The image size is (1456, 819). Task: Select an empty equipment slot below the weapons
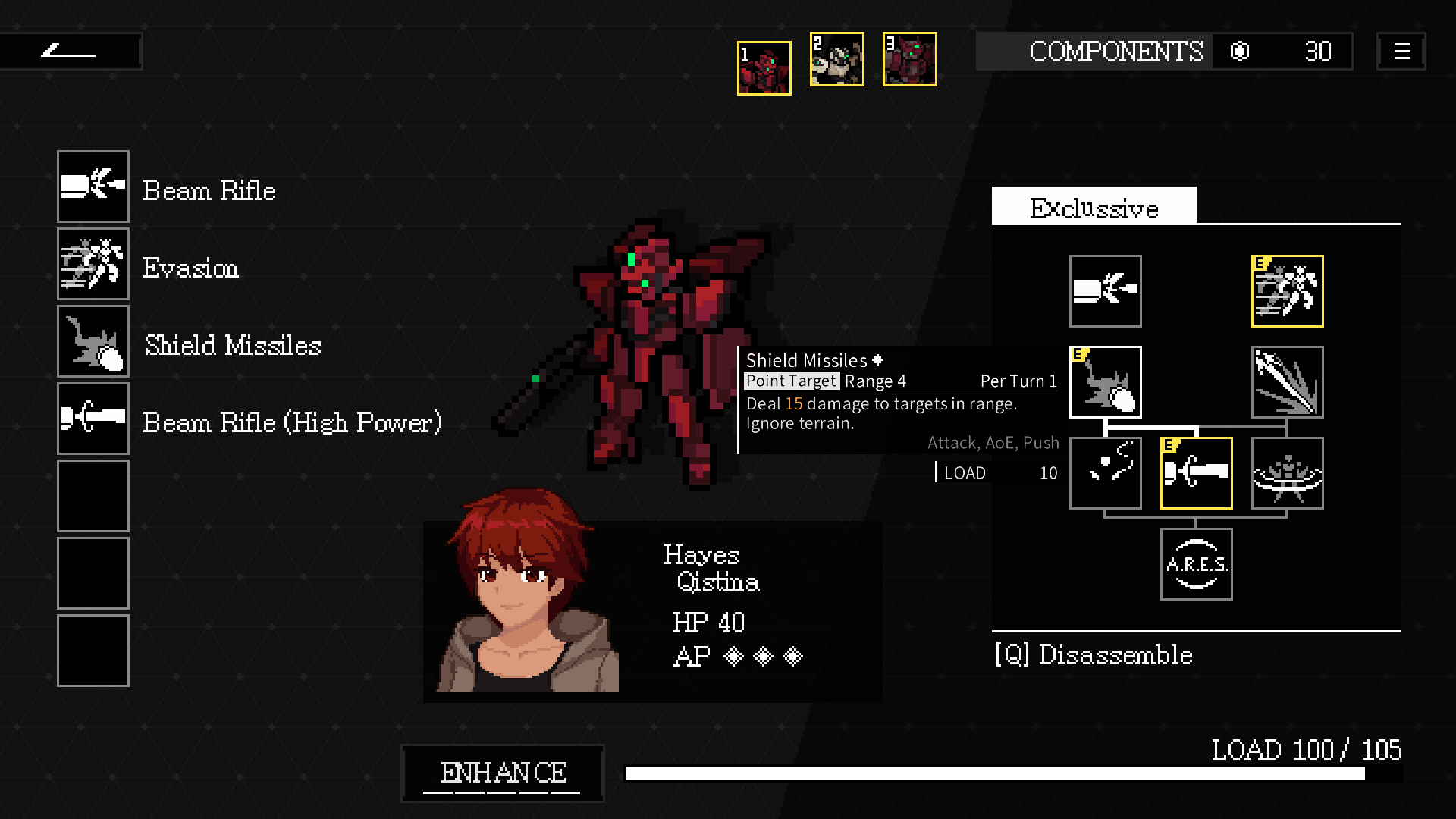coord(93,495)
